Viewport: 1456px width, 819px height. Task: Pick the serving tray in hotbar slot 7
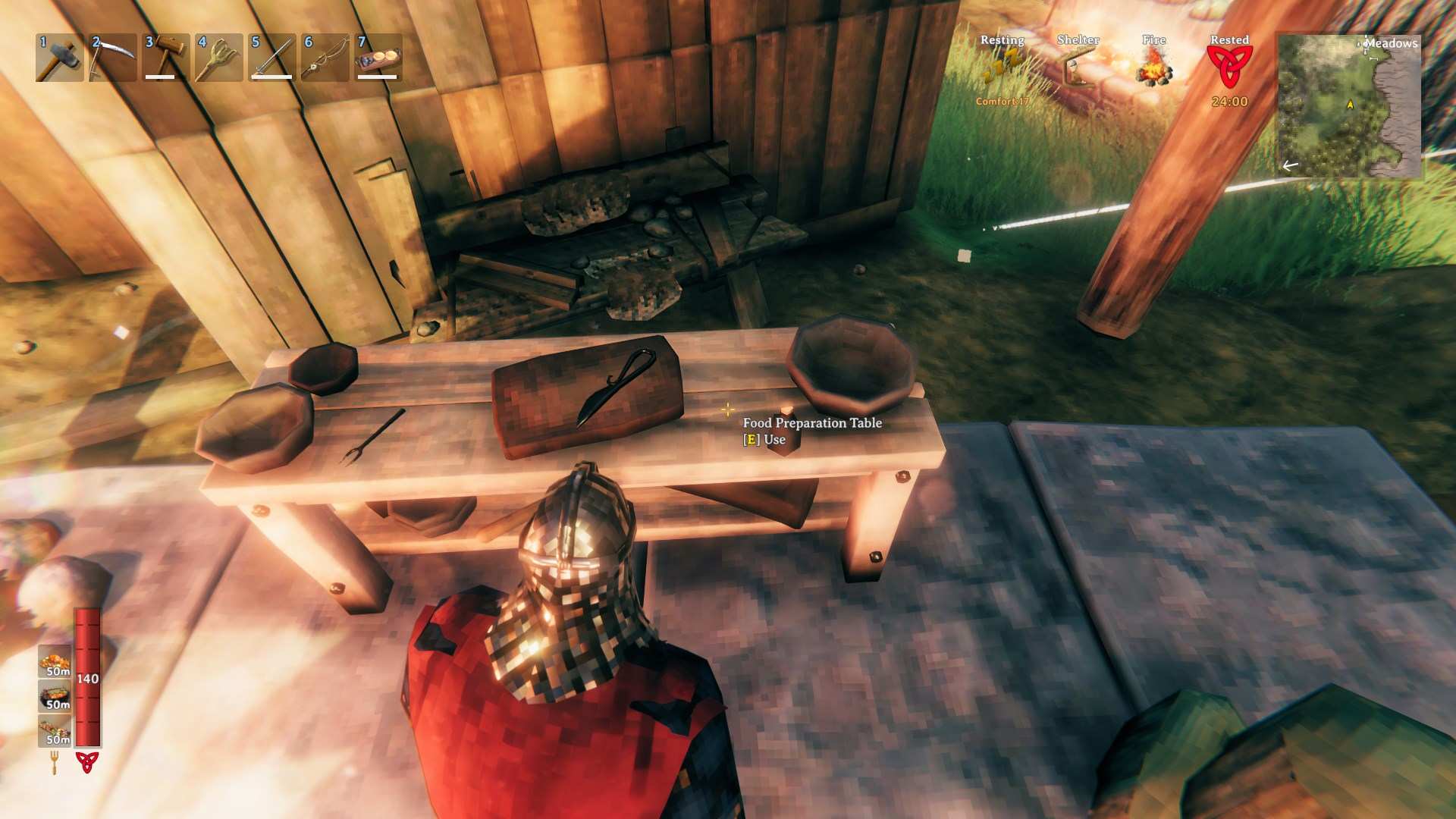[378, 58]
